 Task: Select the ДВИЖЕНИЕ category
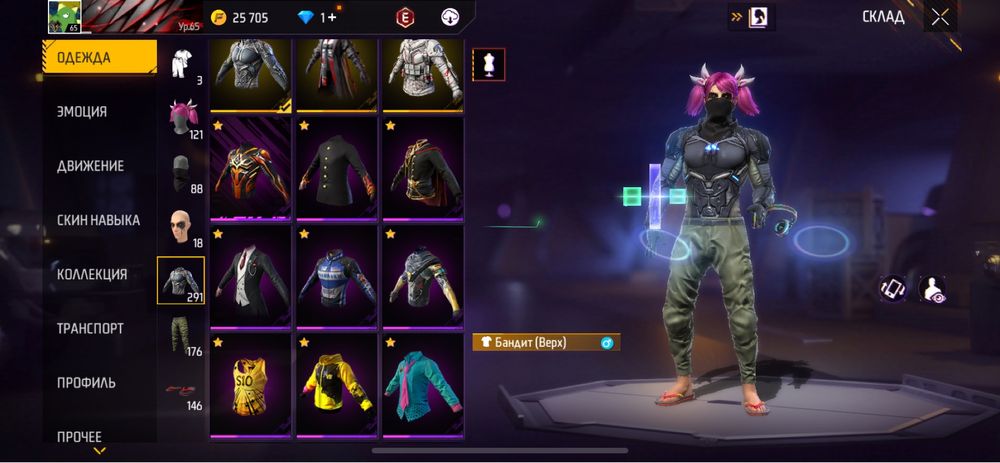[x=90, y=166]
